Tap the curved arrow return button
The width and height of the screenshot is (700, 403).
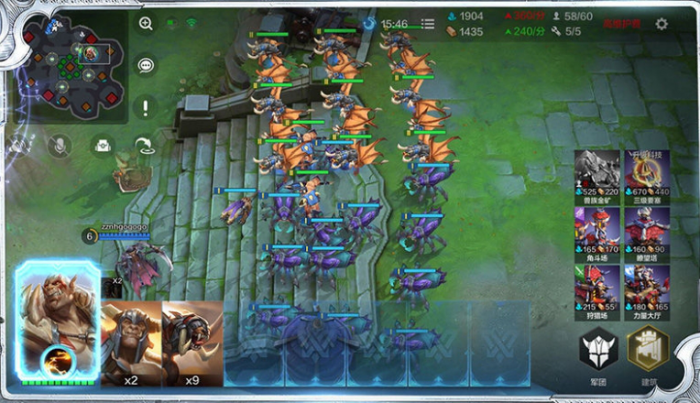pyautogui.click(x=146, y=146)
